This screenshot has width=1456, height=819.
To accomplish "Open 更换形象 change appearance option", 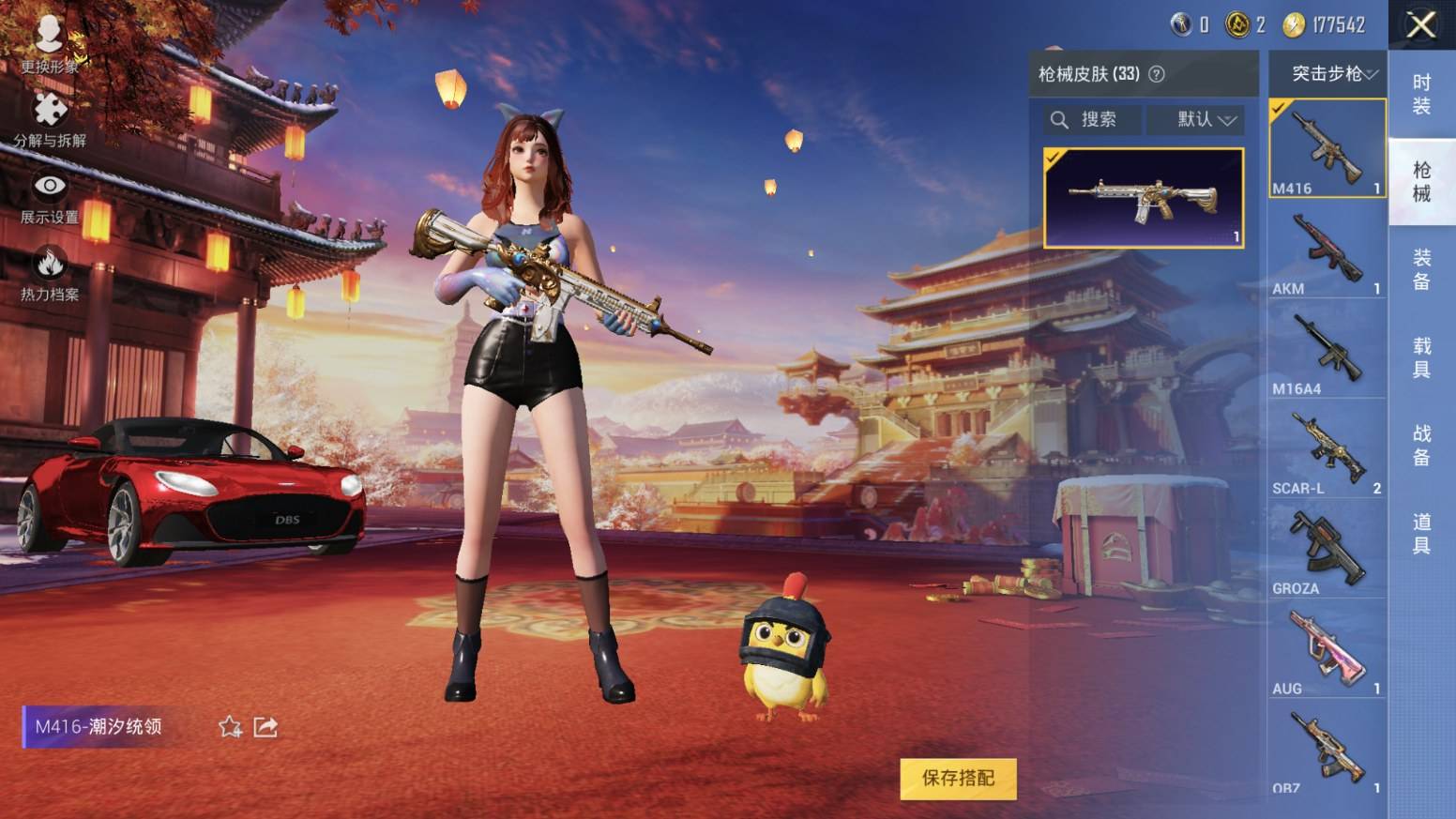I will point(50,44).
